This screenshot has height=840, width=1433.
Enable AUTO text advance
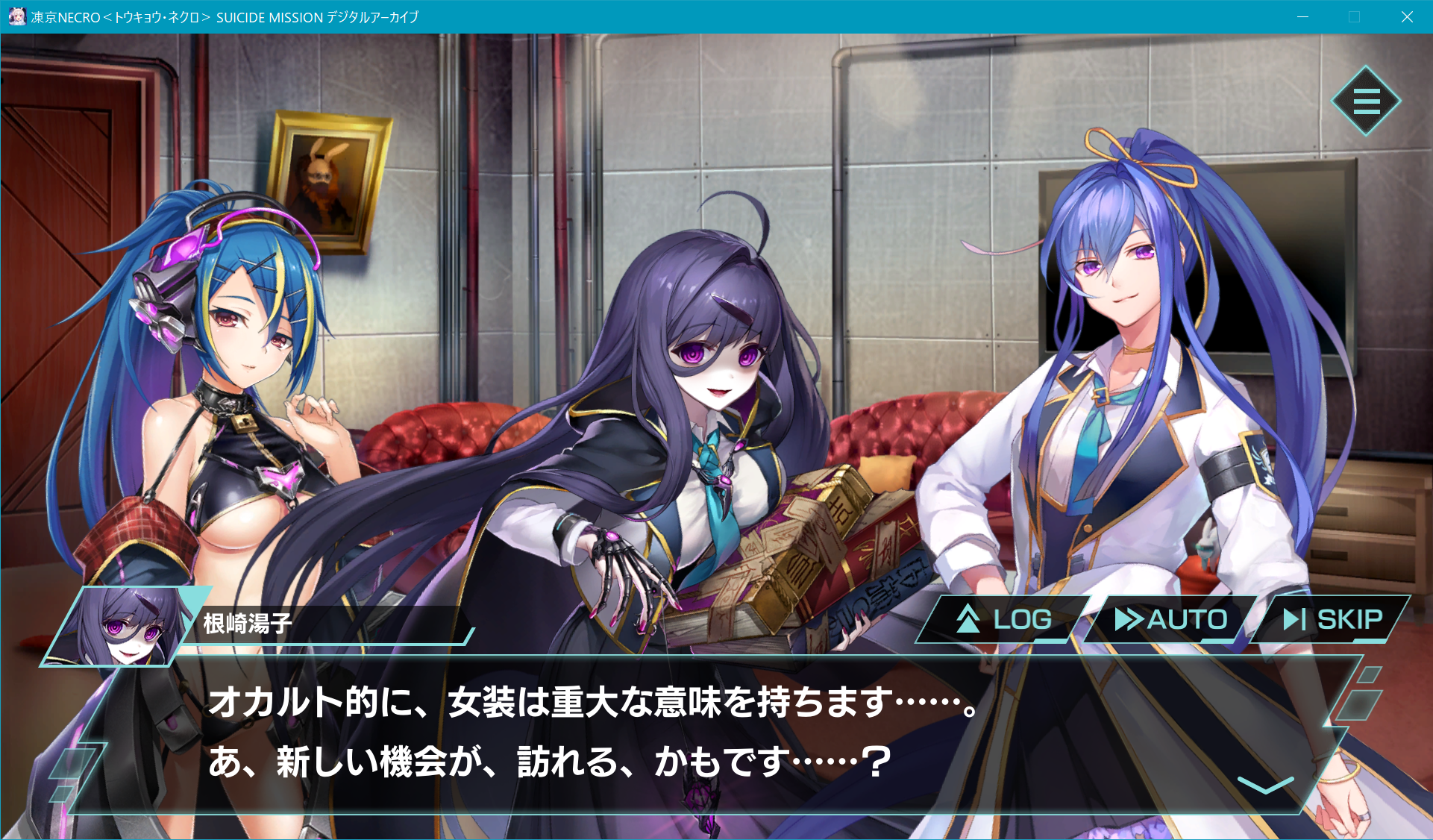pyautogui.click(x=1170, y=619)
